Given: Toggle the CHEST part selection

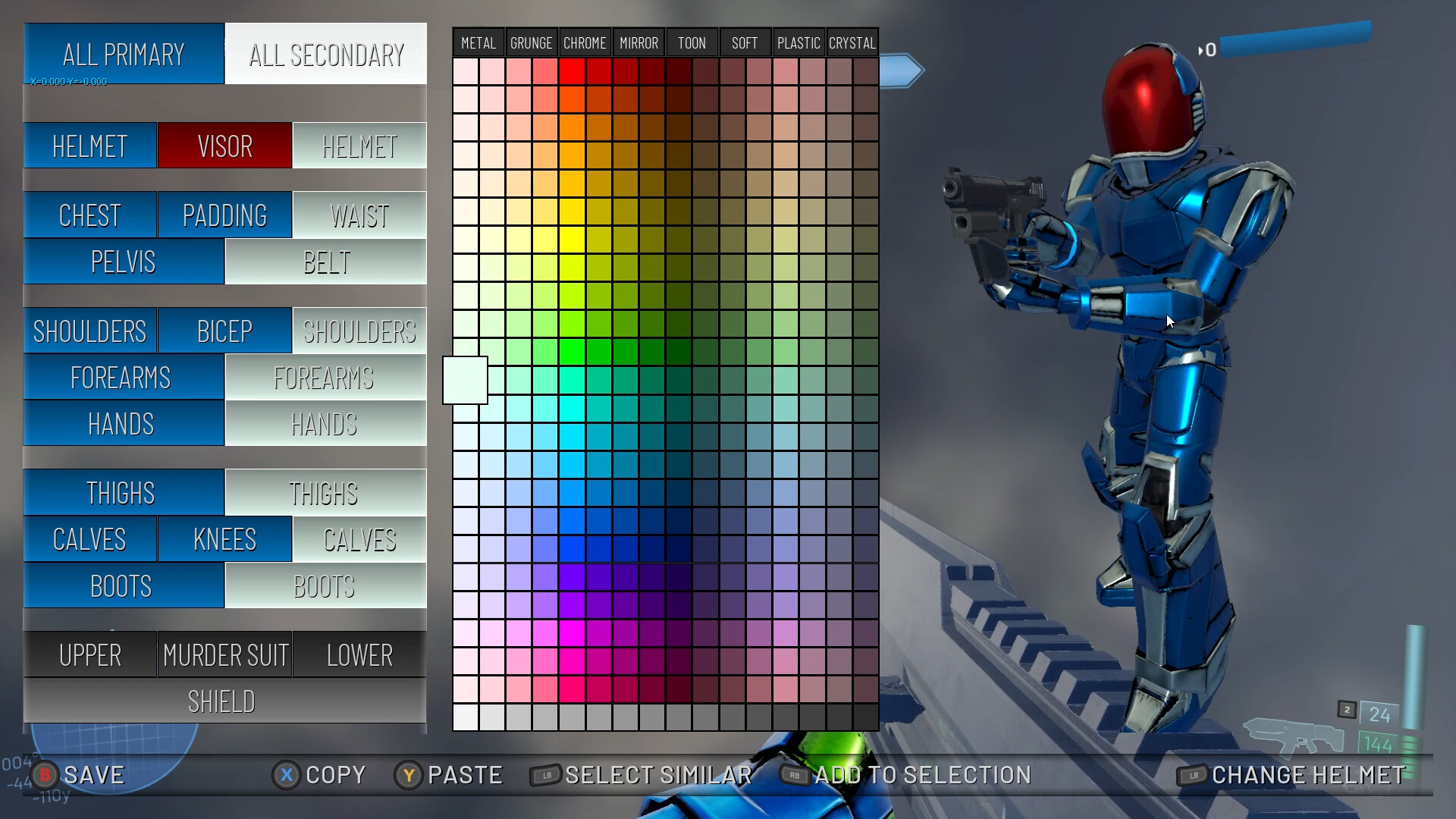Looking at the screenshot, I should [89, 215].
